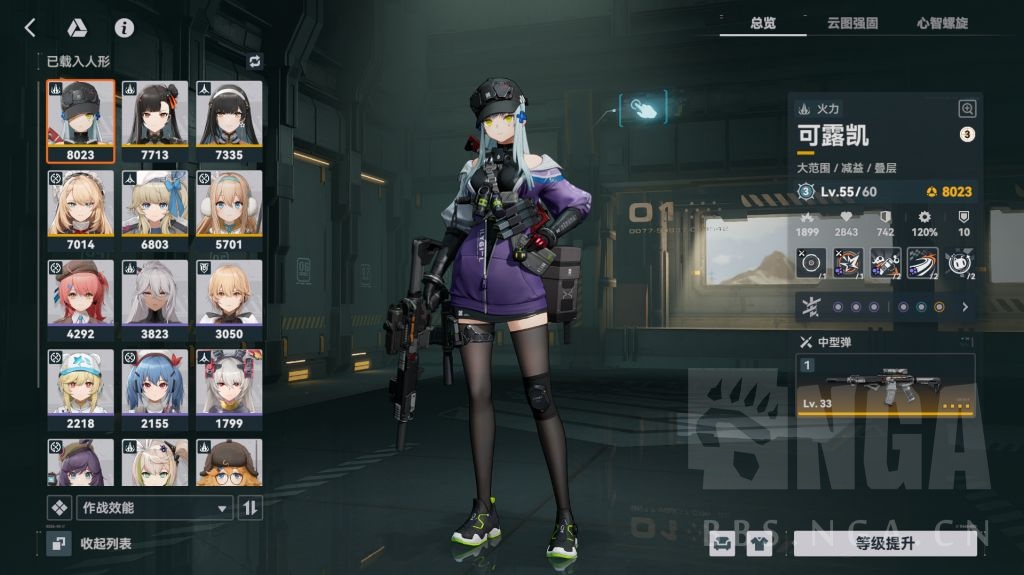Switch to the 心智螺旋 tab
Screen dimensions: 1024x575
[942, 23]
